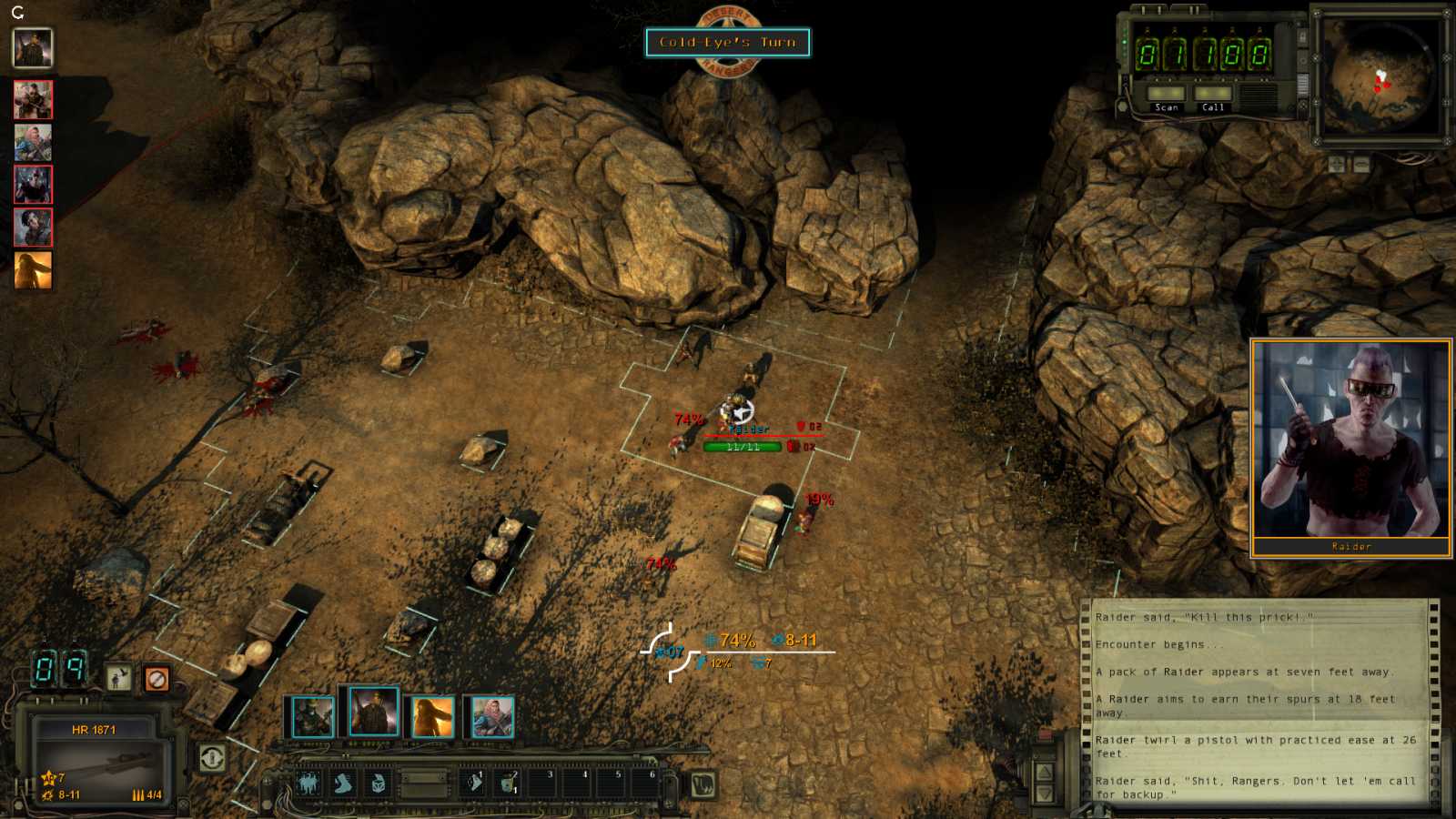Use the item in hotbar slot 2
1456x819 pixels.
509,783
